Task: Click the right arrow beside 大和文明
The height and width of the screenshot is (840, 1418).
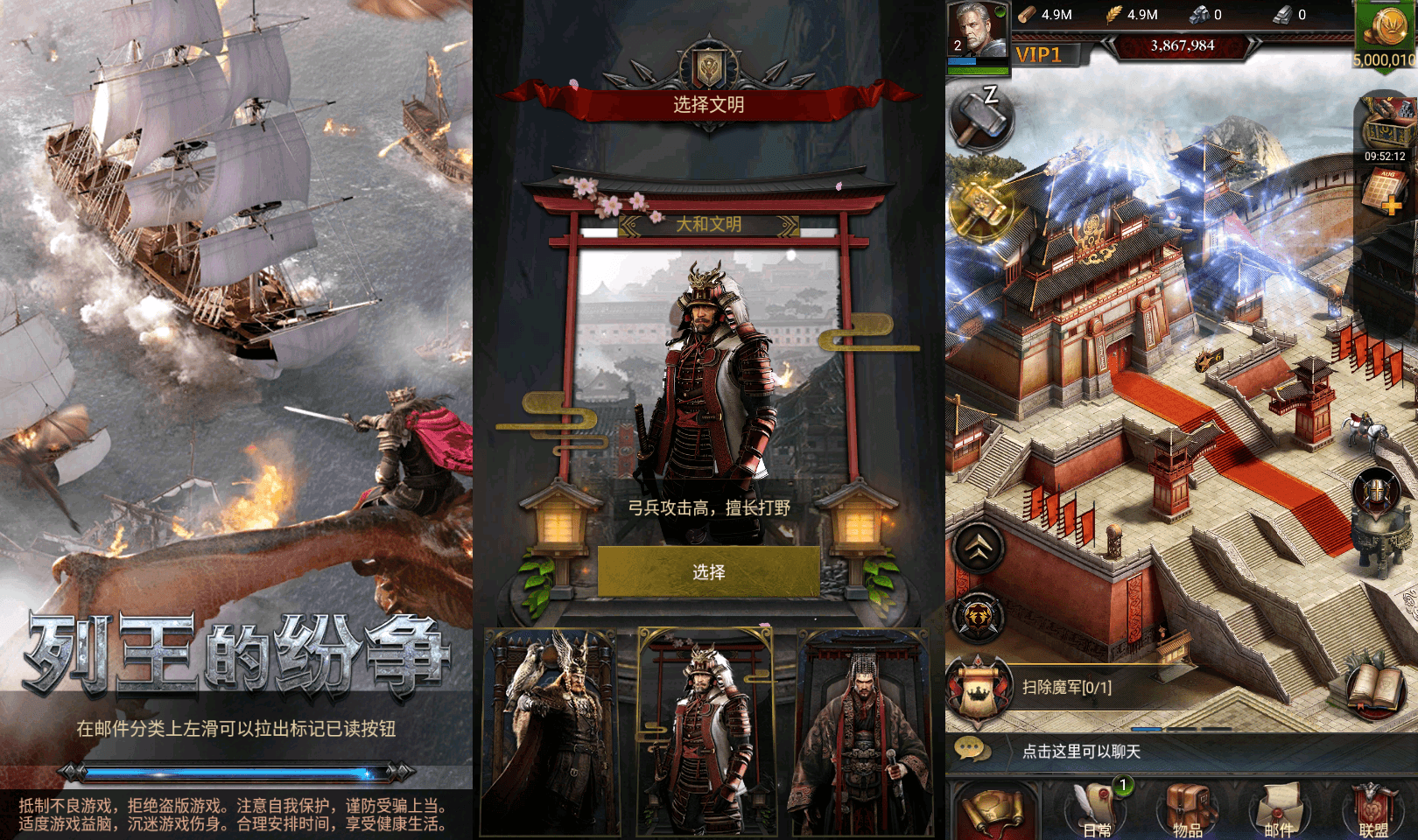Action: [787, 227]
